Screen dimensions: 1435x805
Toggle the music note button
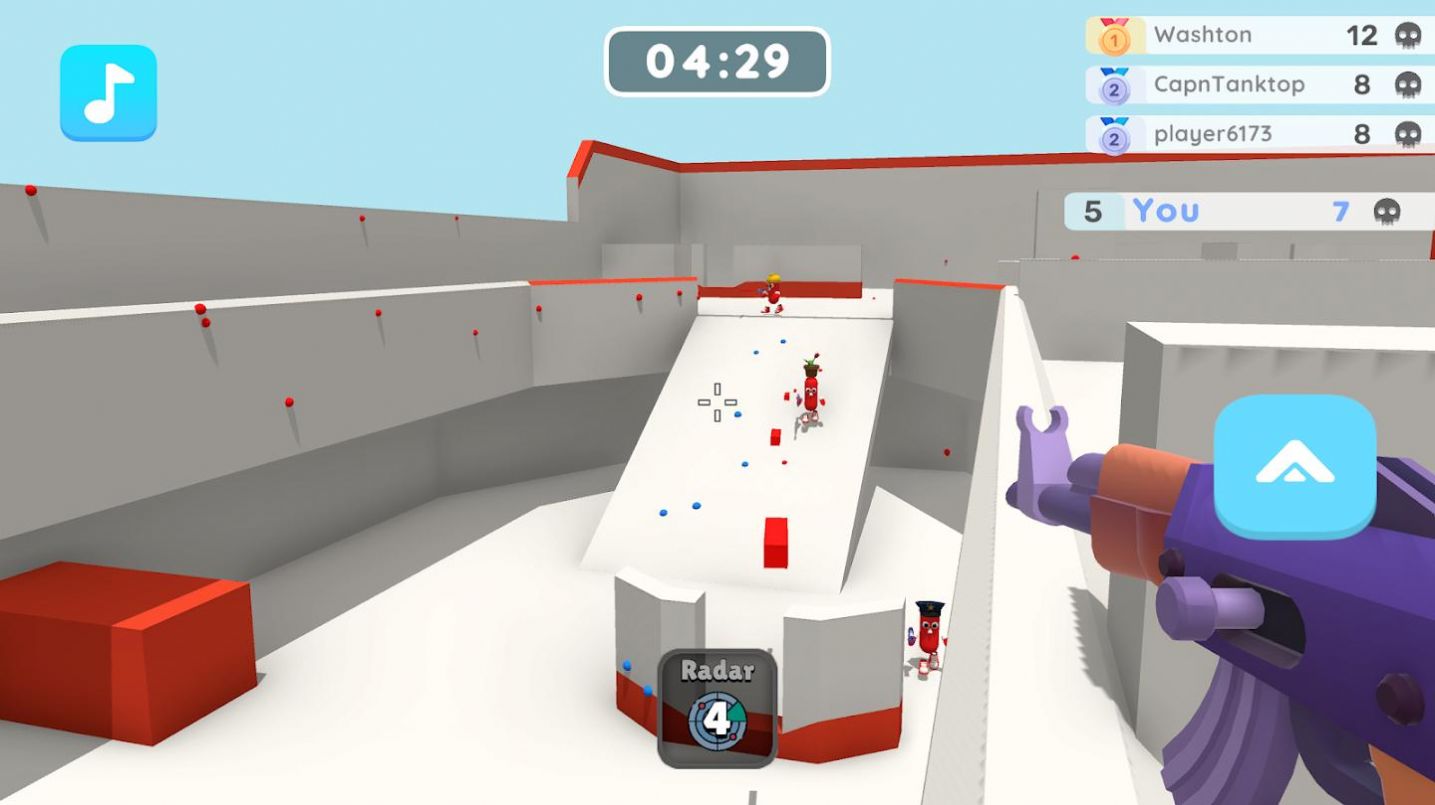click(108, 92)
